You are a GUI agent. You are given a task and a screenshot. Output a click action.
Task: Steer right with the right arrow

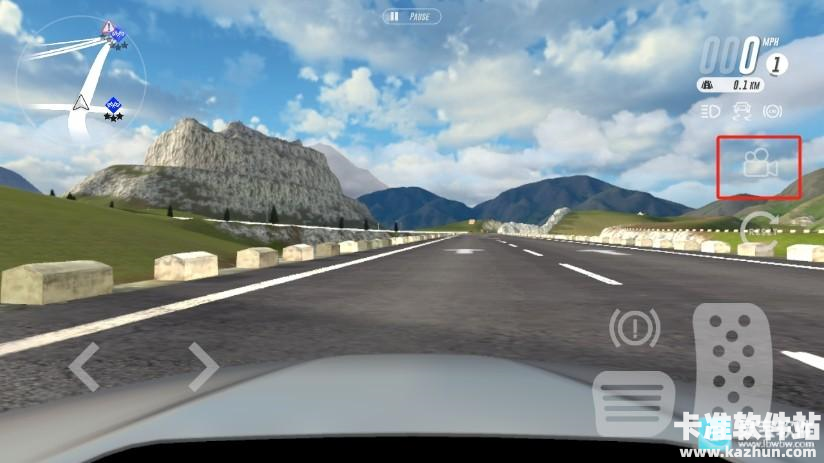pyautogui.click(x=203, y=366)
